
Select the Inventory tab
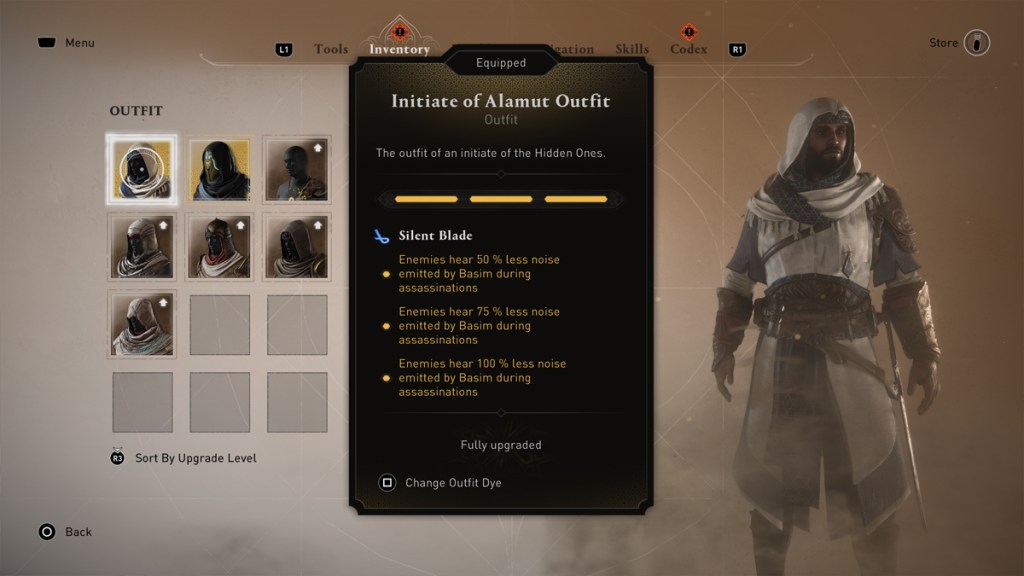pyautogui.click(x=399, y=49)
